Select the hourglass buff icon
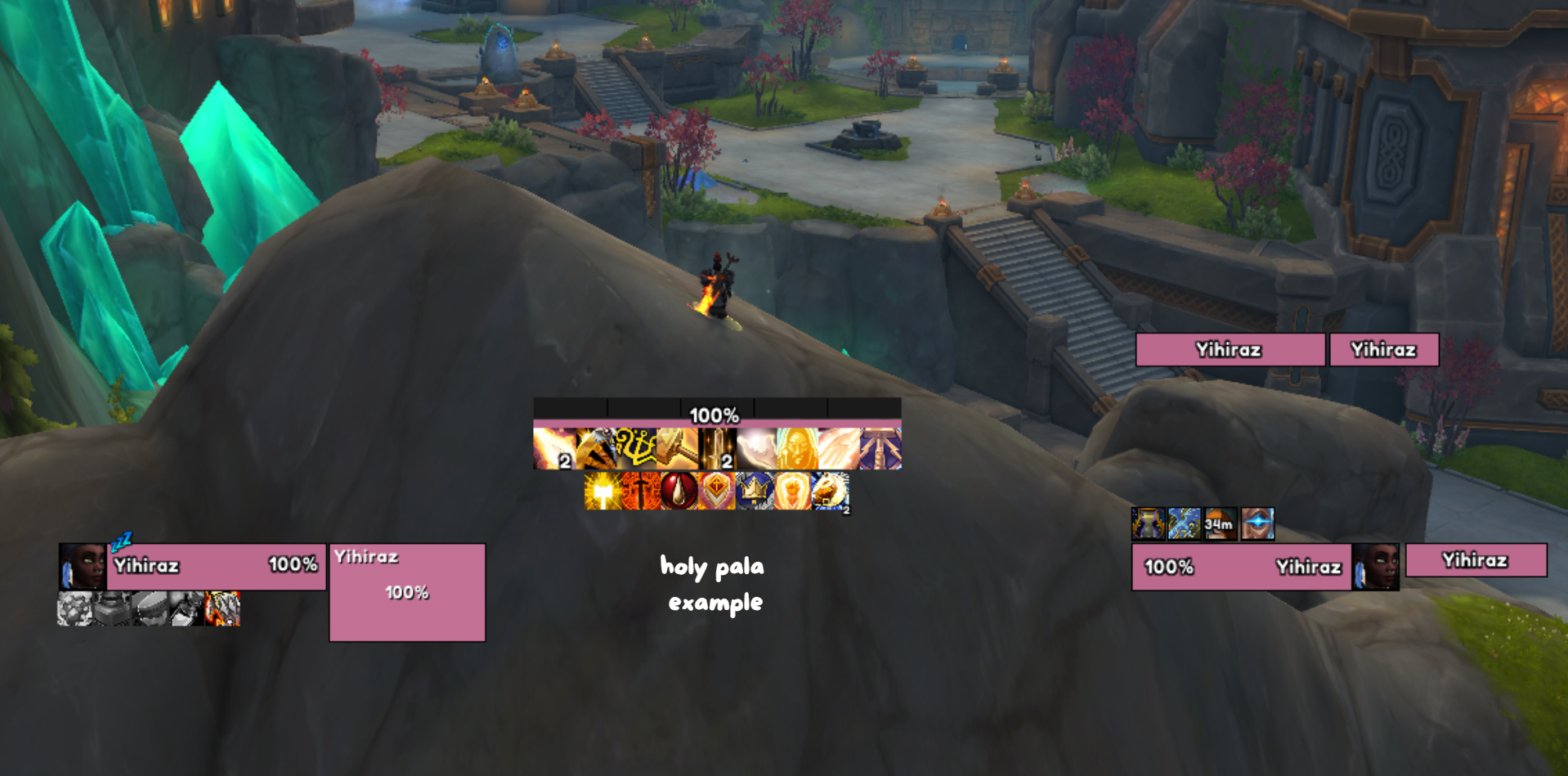The height and width of the screenshot is (776, 1568). (1148, 523)
